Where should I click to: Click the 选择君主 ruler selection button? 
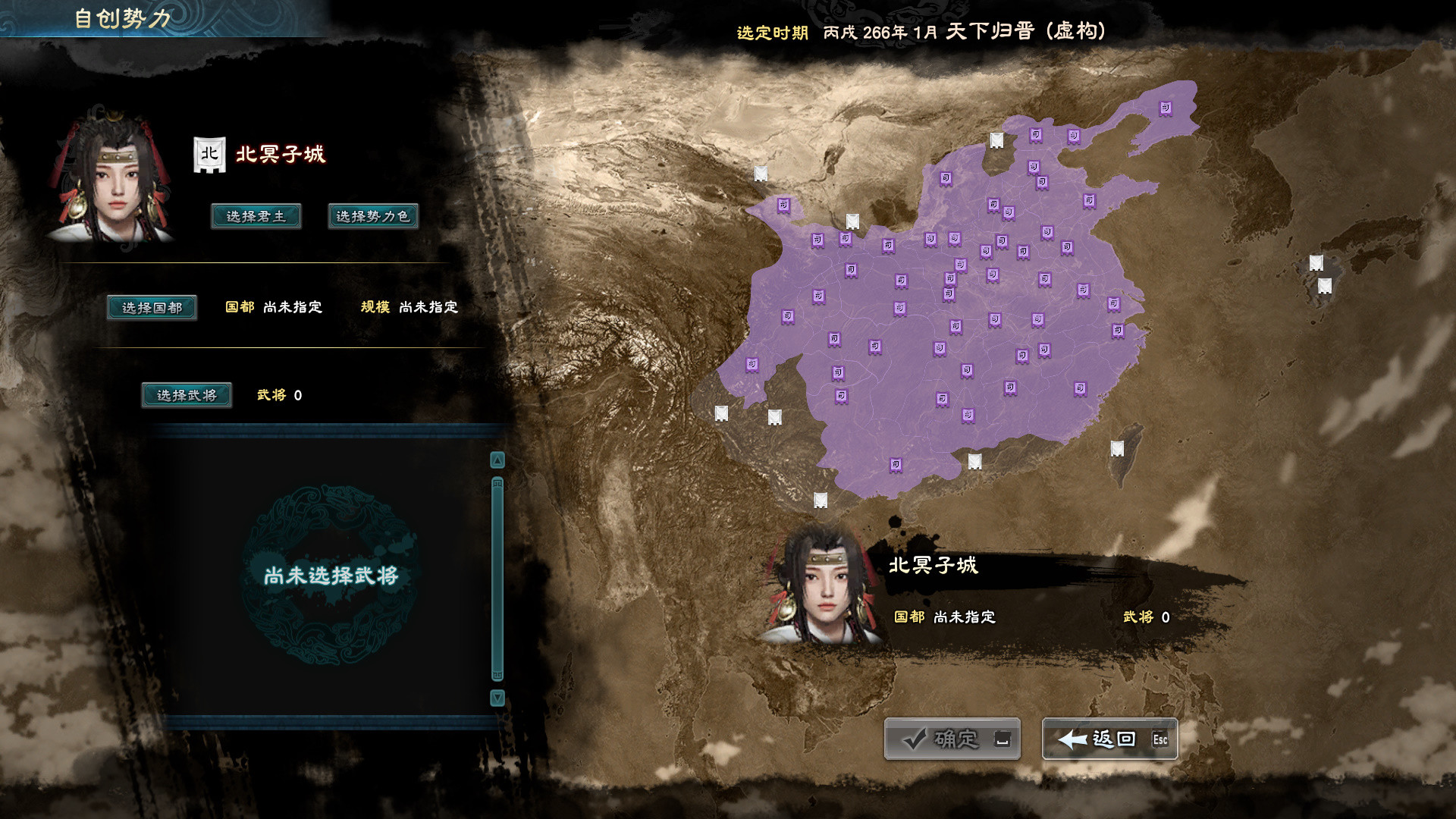pos(256,216)
